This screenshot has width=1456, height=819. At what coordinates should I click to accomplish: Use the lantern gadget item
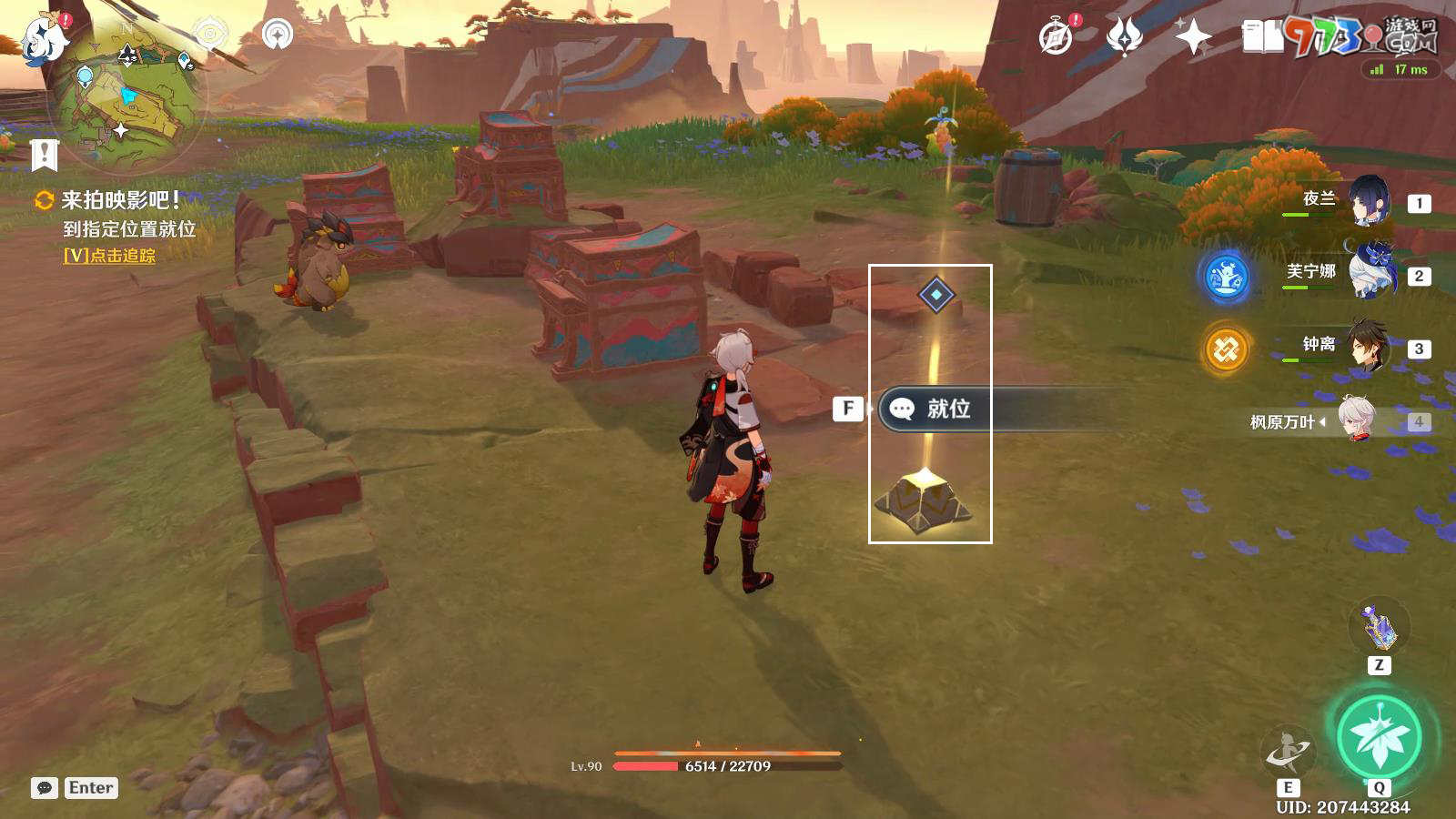coord(1379,627)
